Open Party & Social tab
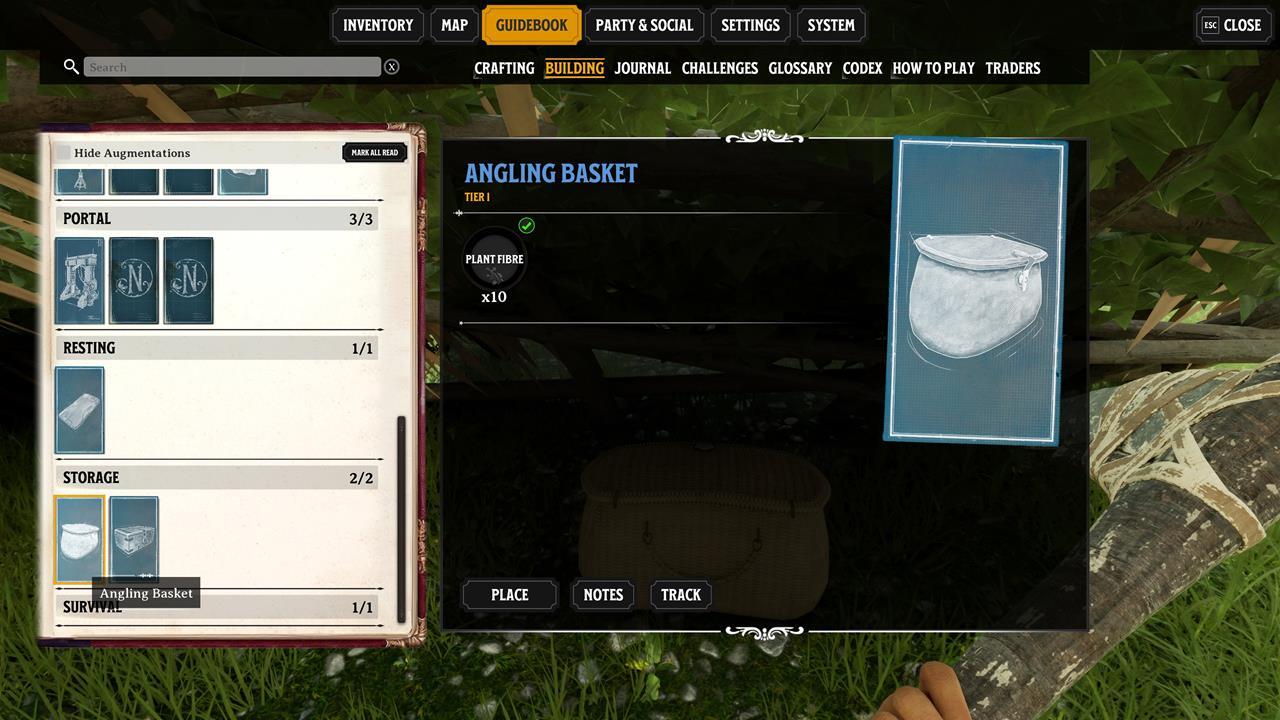This screenshot has width=1280, height=720. (644, 25)
